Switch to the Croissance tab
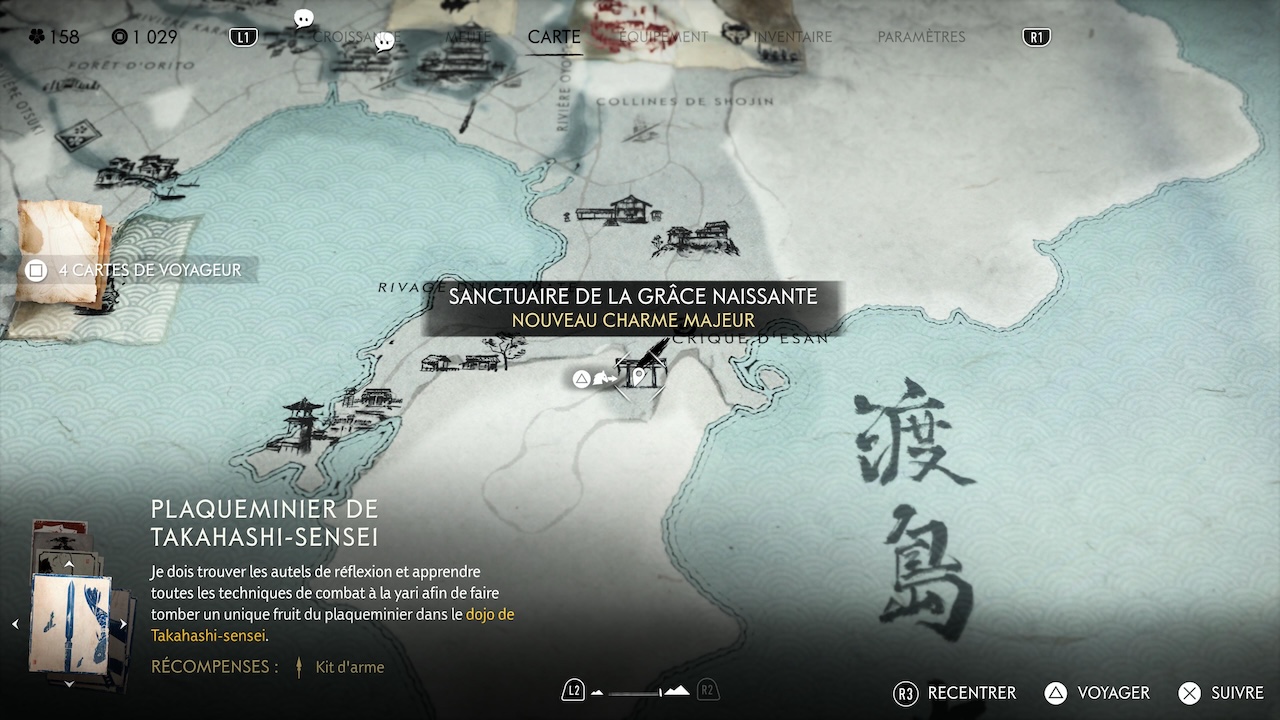The height and width of the screenshot is (720, 1280). (x=356, y=37)
